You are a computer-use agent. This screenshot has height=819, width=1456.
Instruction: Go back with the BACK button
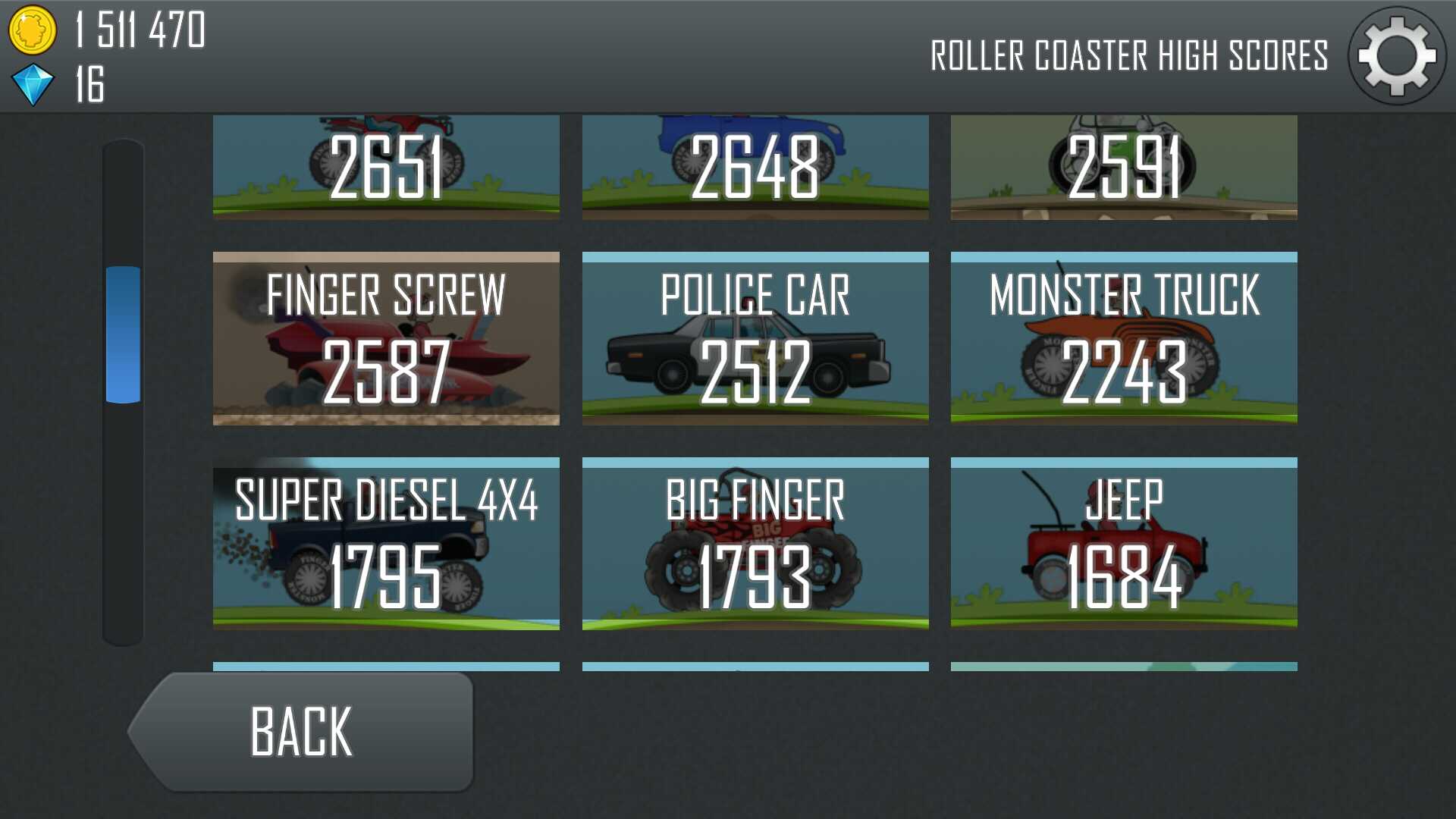coord(303,732)
